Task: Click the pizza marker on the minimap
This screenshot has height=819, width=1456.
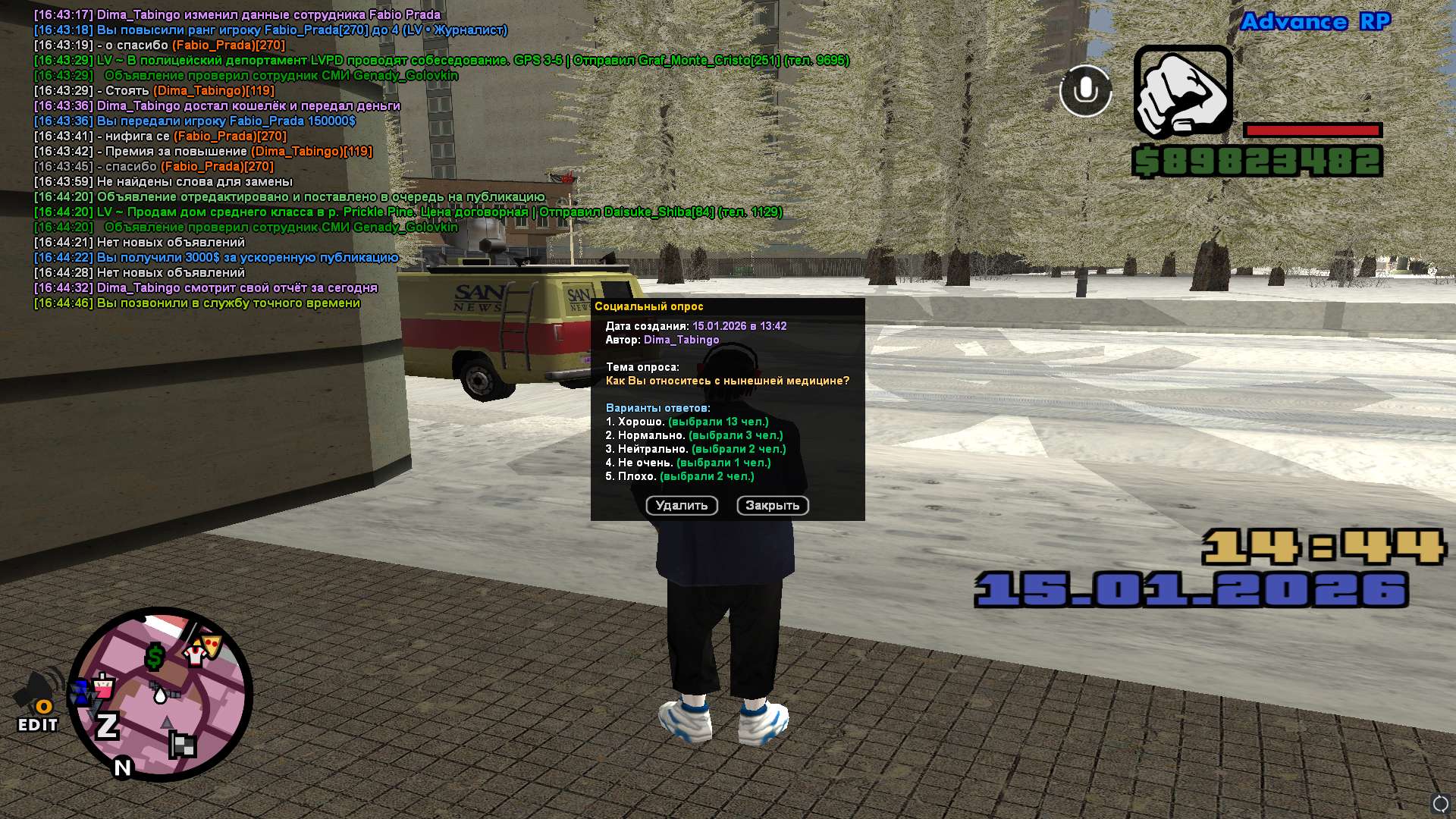Action: coord(211,645)
